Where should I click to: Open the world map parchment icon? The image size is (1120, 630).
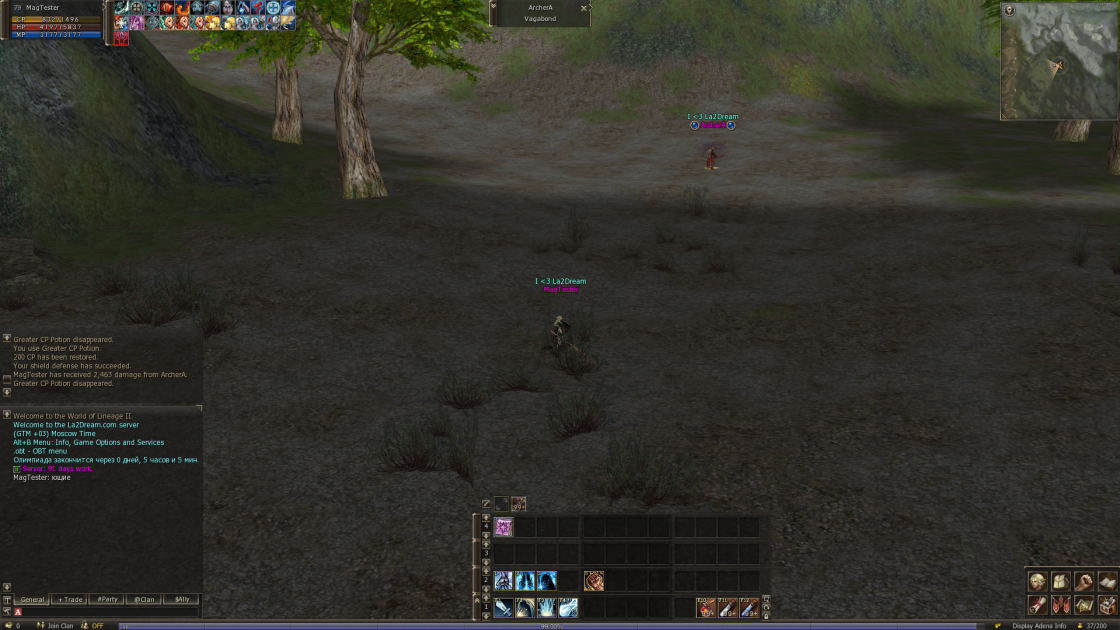[x=1084, y=605]
